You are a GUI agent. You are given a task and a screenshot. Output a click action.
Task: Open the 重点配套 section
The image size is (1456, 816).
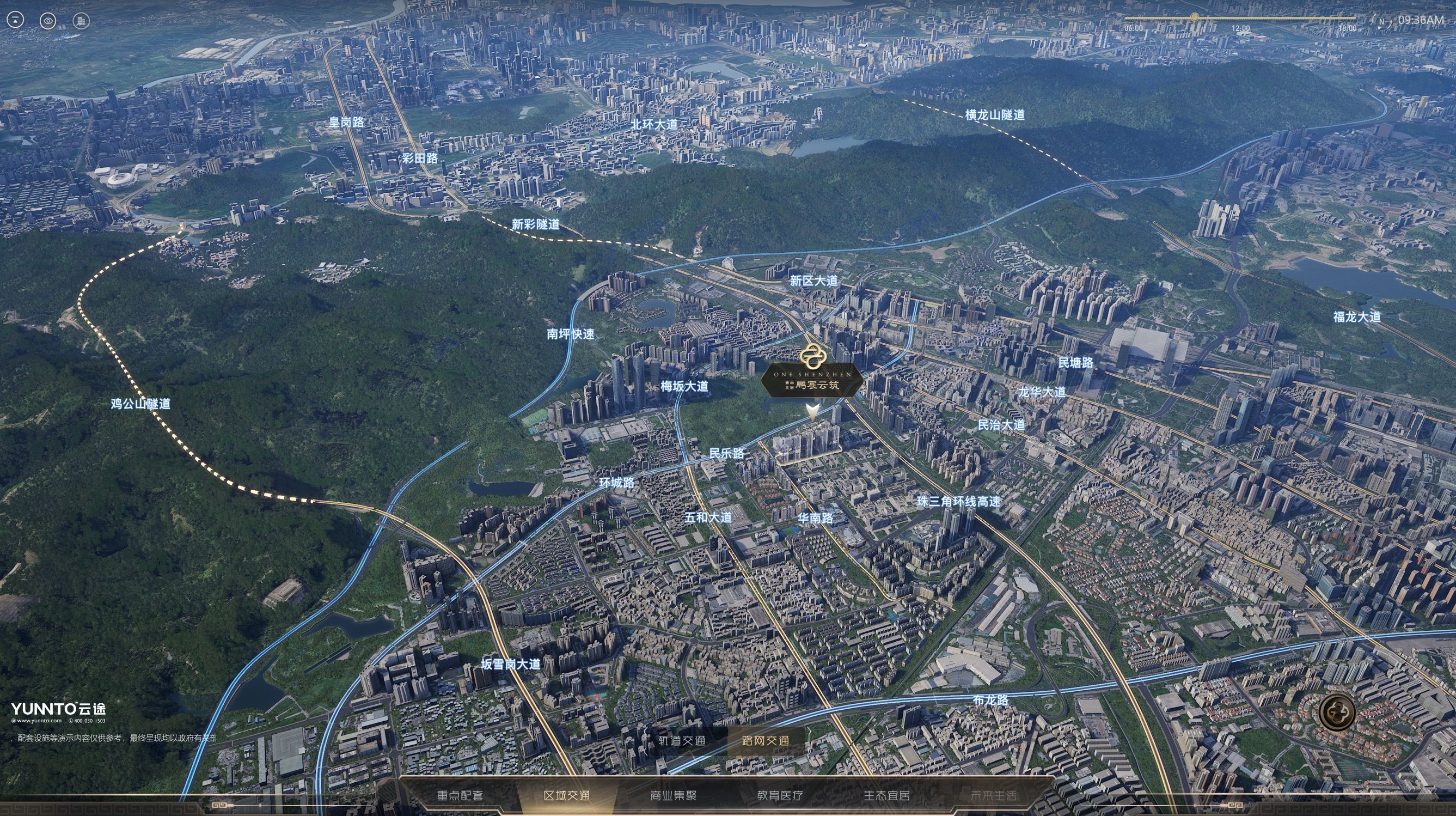click(x=460, y=796)
